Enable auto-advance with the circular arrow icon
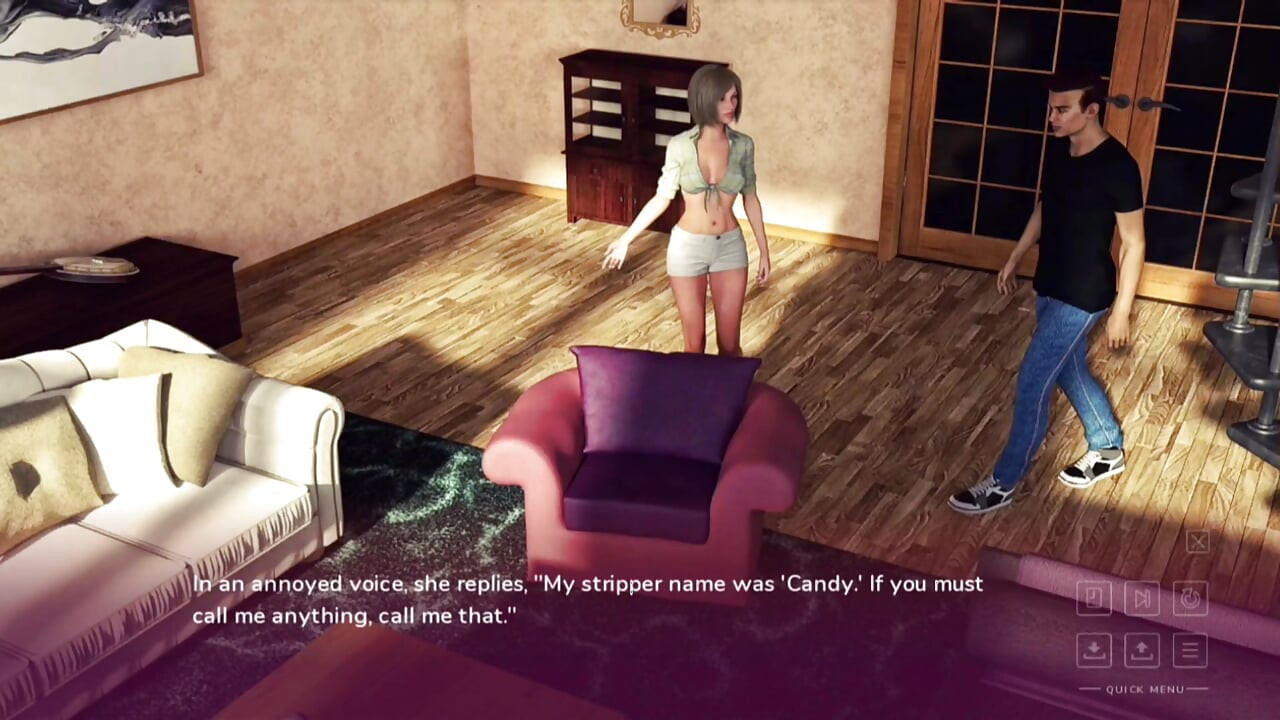This screenshot has width=1280, height=720. coord(1190,598)
